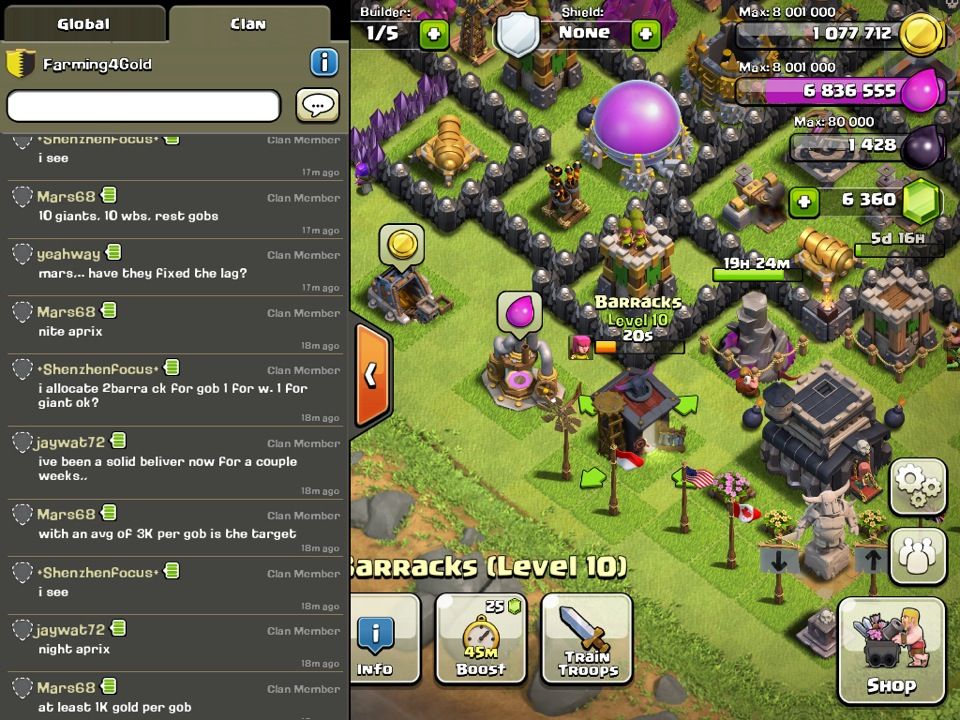Image resolution: width=960 pixels, height=720 pixels.
Task: Switch to the Global chat tab
Action: [x=83, y=24]
